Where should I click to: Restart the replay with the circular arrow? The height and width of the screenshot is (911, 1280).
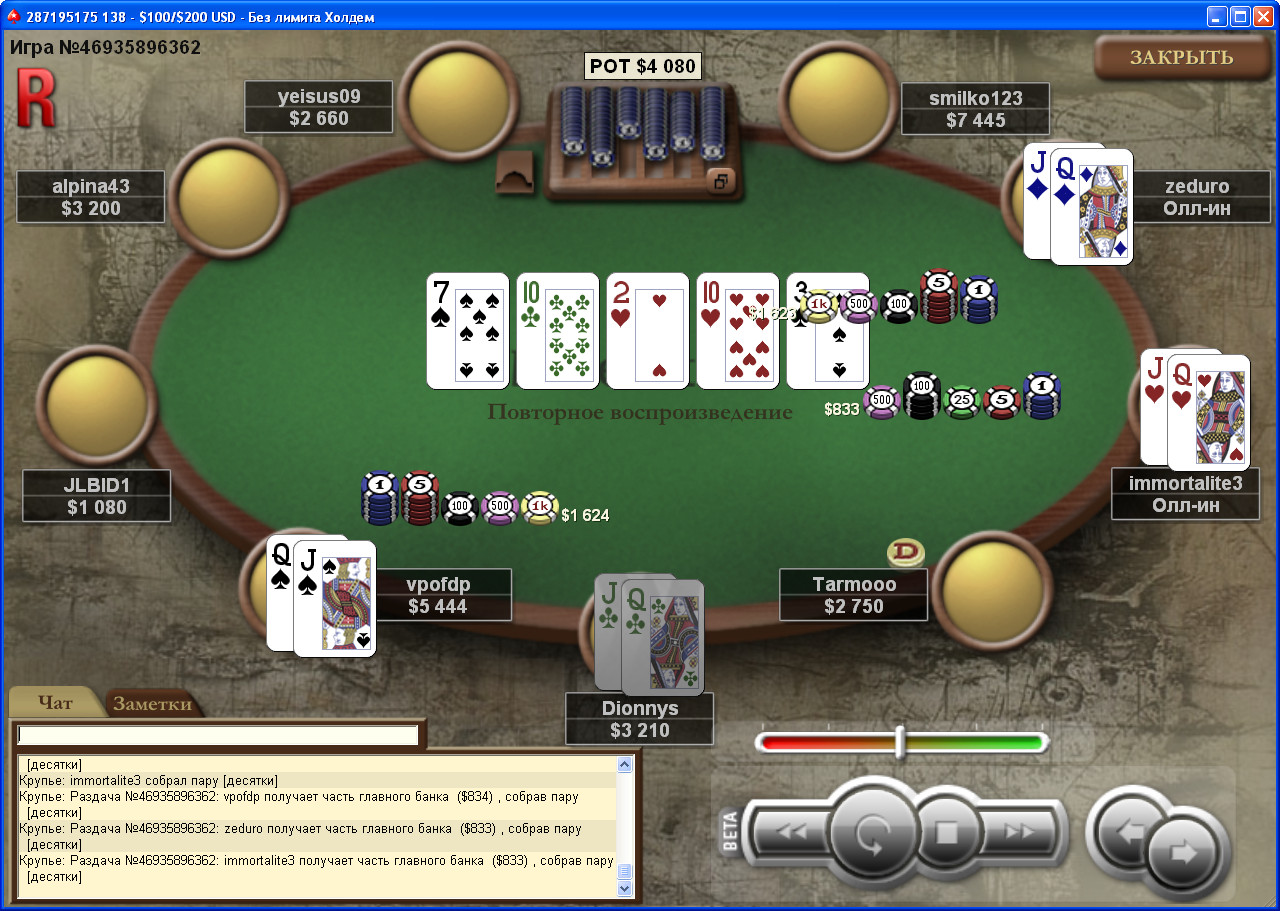873,833
